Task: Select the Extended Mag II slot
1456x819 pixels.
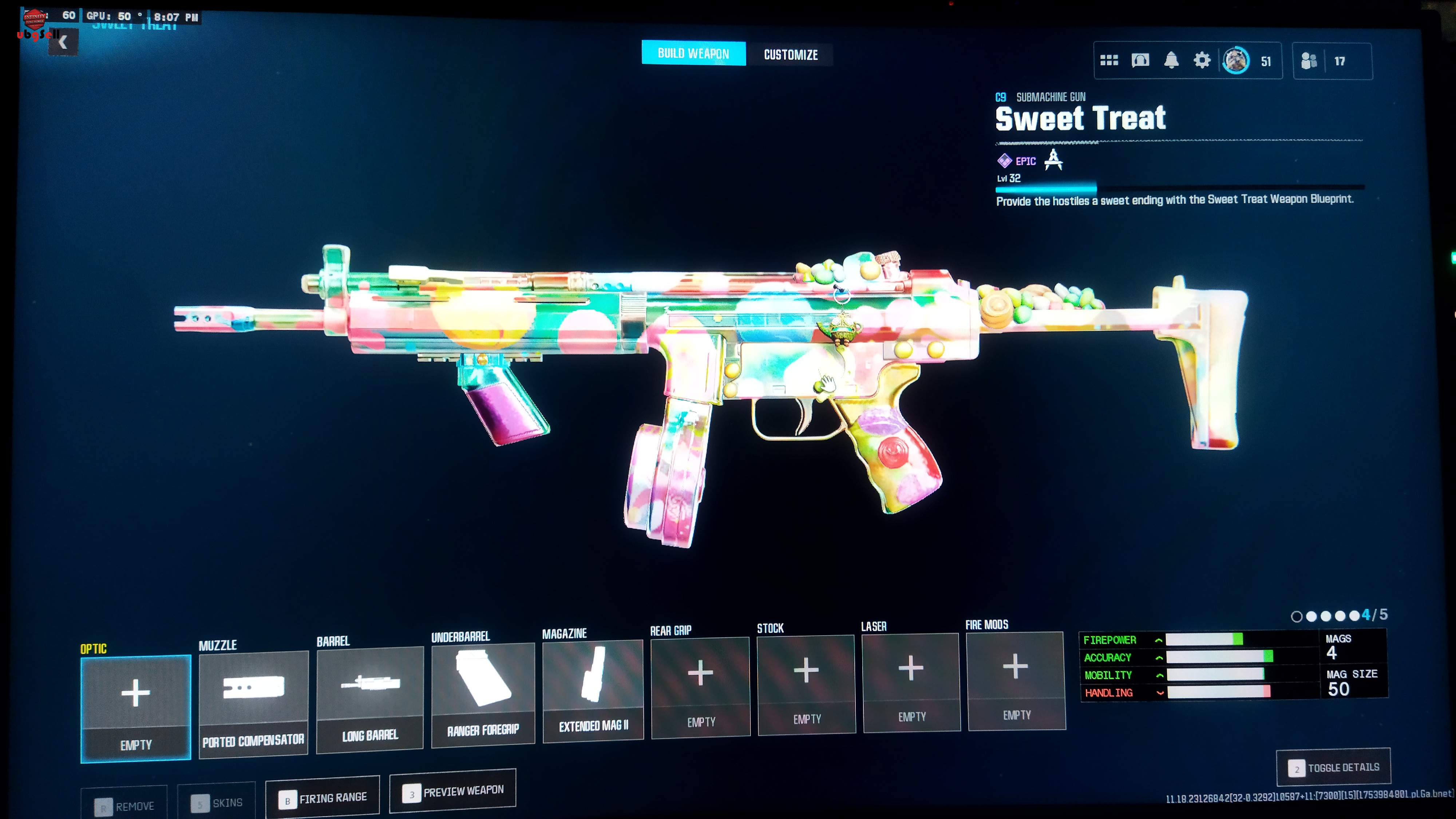Action: coord(593,690)
